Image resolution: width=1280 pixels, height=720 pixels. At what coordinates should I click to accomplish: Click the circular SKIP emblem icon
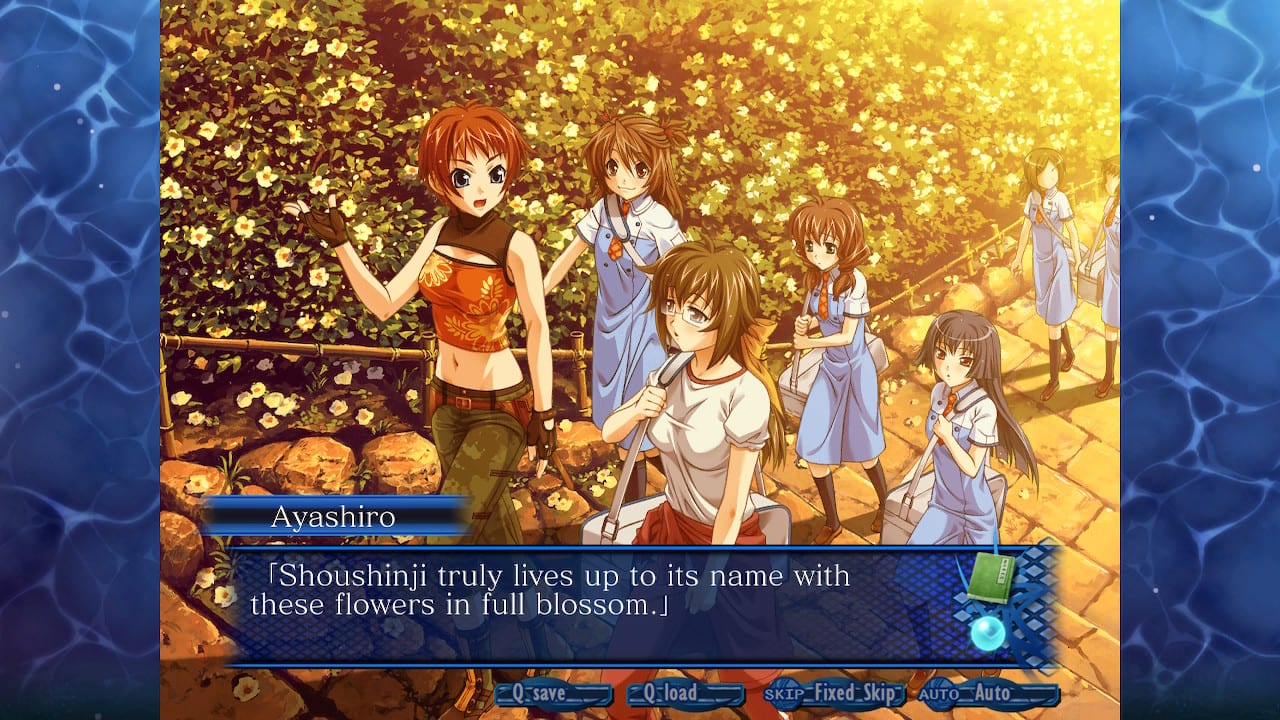coord(783,694)
